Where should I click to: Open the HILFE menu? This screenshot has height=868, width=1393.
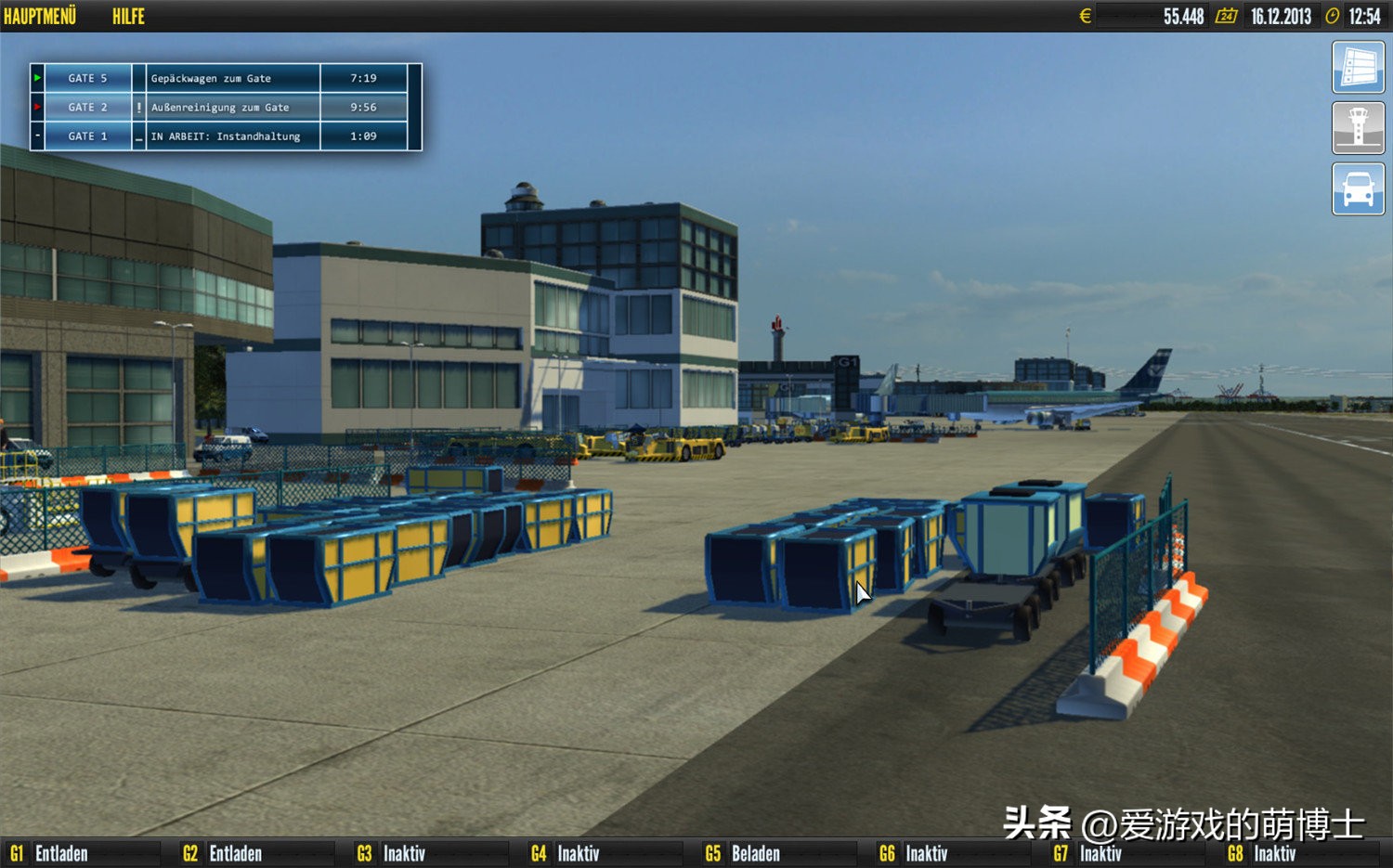[x=127, y=16]
